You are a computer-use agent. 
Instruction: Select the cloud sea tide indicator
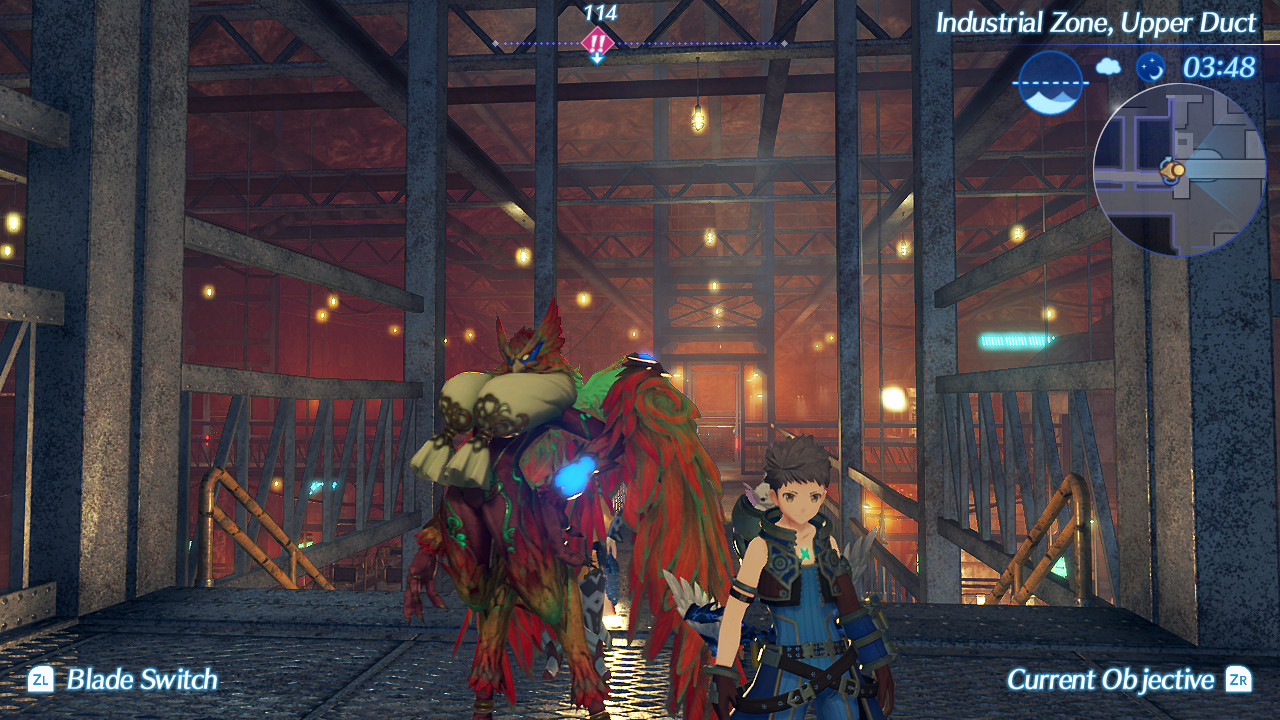pos(1051,83)
